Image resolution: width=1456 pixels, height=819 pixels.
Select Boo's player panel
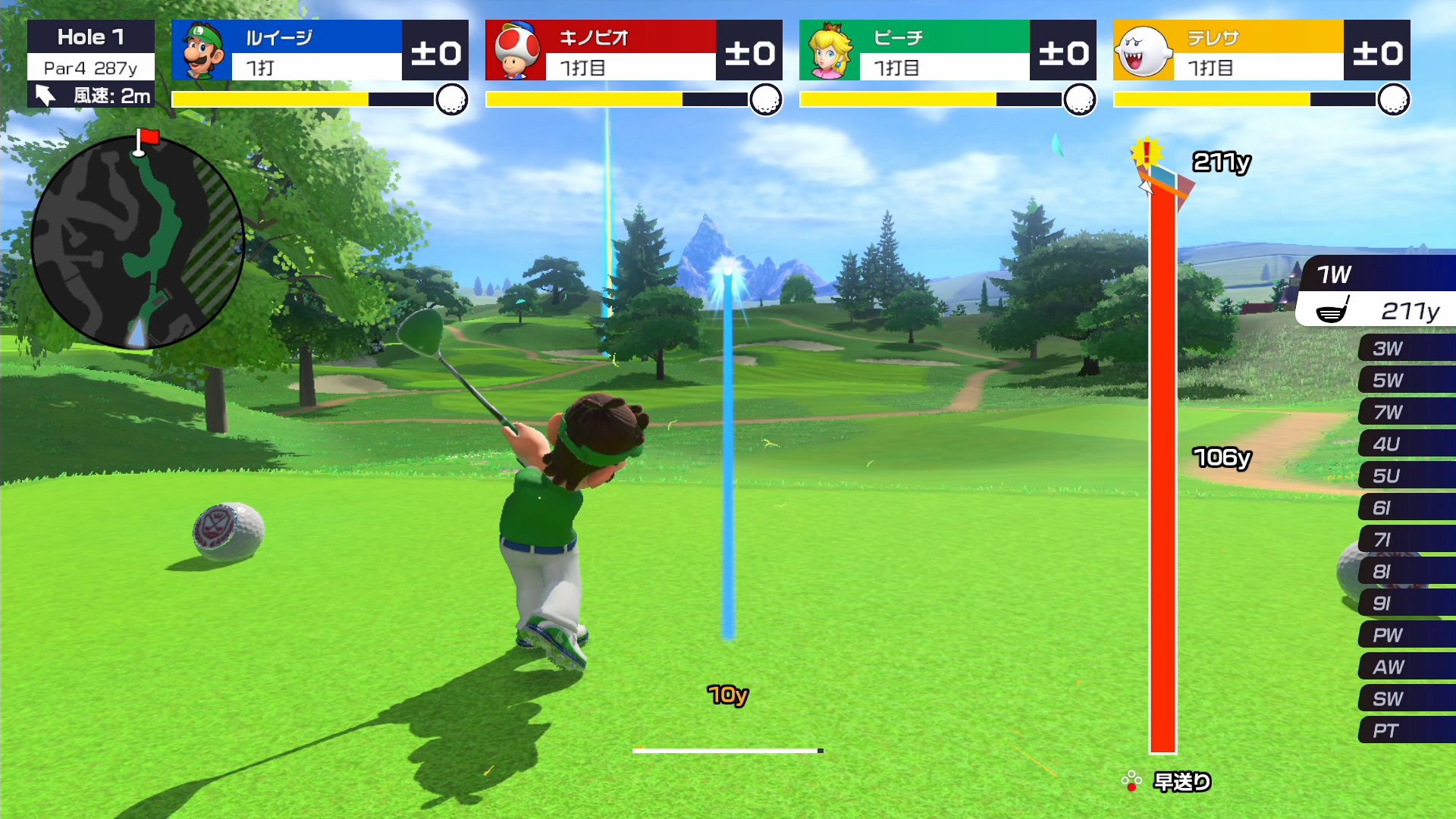click(x=1261, y=51)
